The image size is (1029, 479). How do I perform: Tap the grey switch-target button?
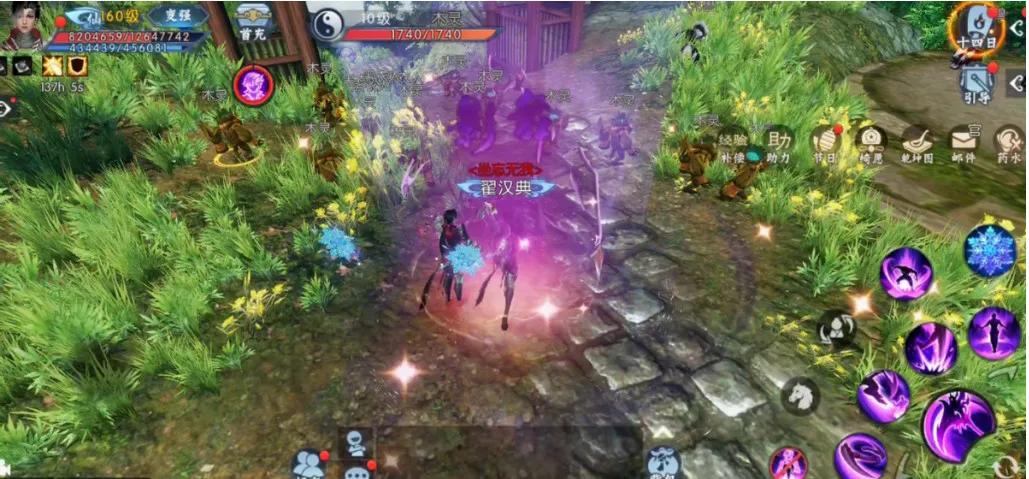click(837, 328)
